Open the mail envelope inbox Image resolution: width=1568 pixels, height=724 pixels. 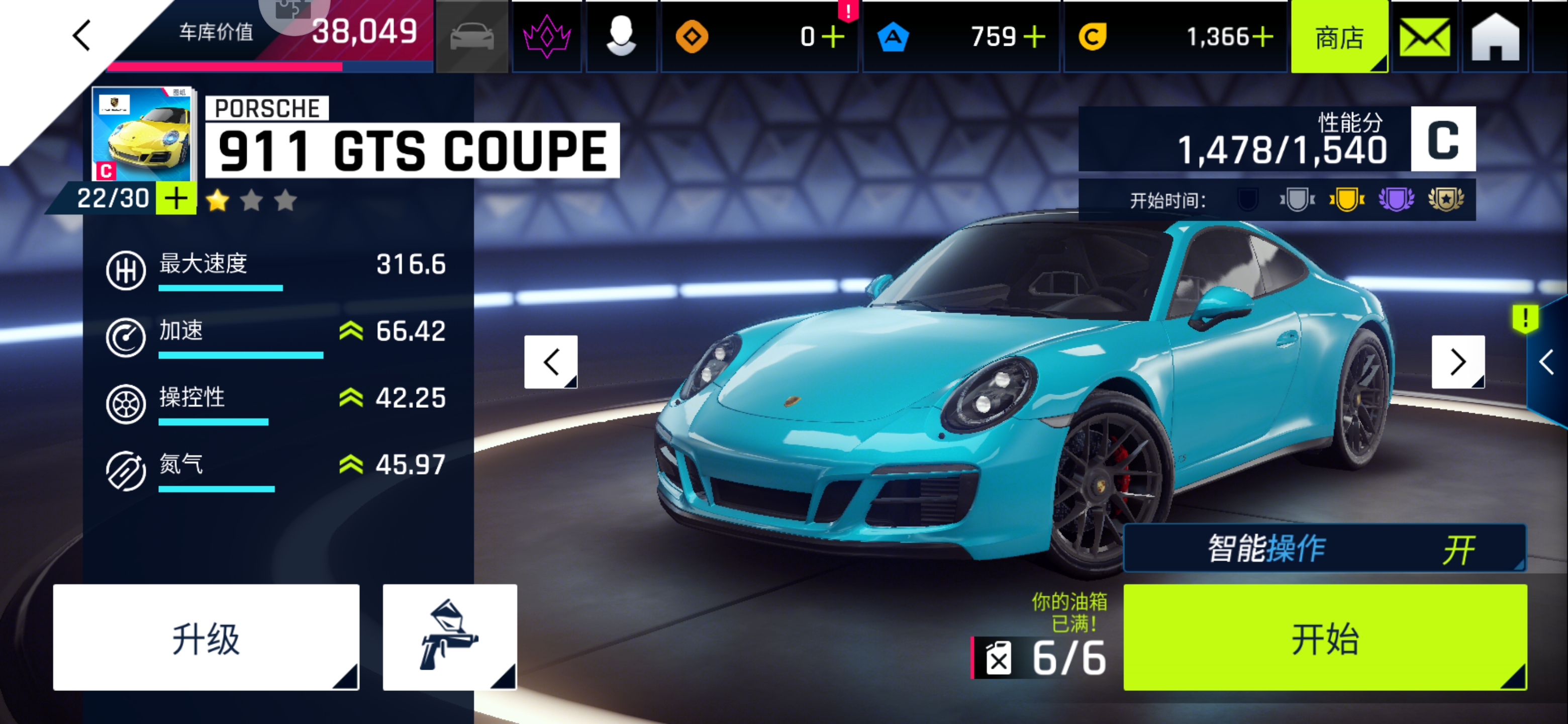(1424, 38)
